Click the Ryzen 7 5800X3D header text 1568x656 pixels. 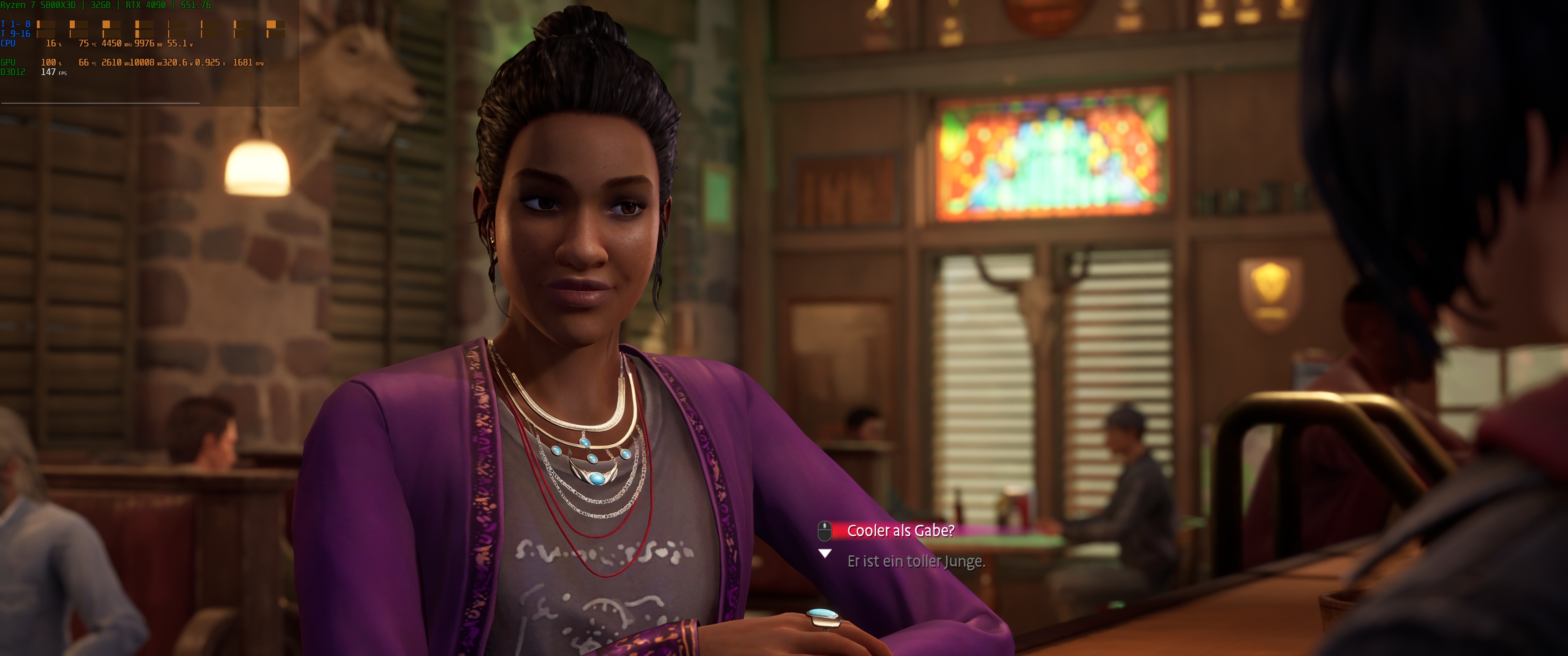pos(38,5)
